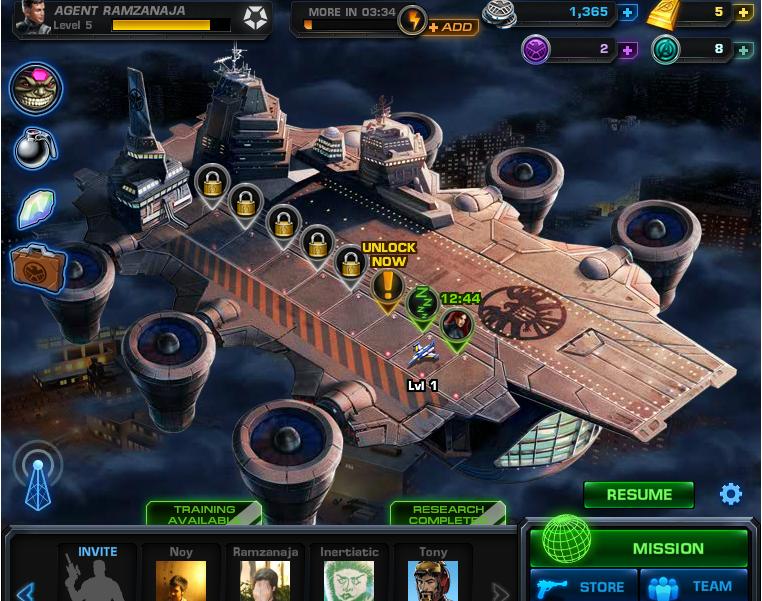
Task: Open the Store
Action: point(579,586)
